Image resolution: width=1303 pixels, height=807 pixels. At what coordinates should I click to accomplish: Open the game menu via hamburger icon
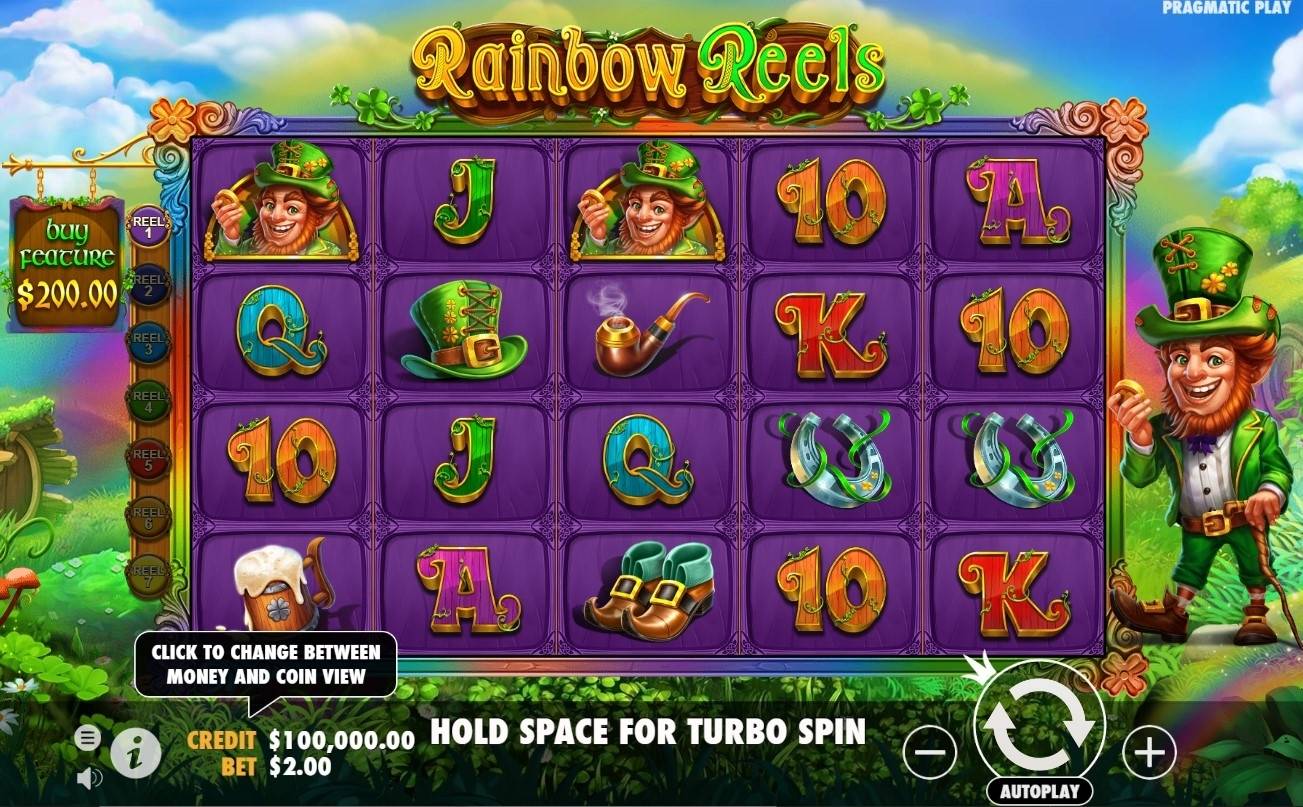88,737
